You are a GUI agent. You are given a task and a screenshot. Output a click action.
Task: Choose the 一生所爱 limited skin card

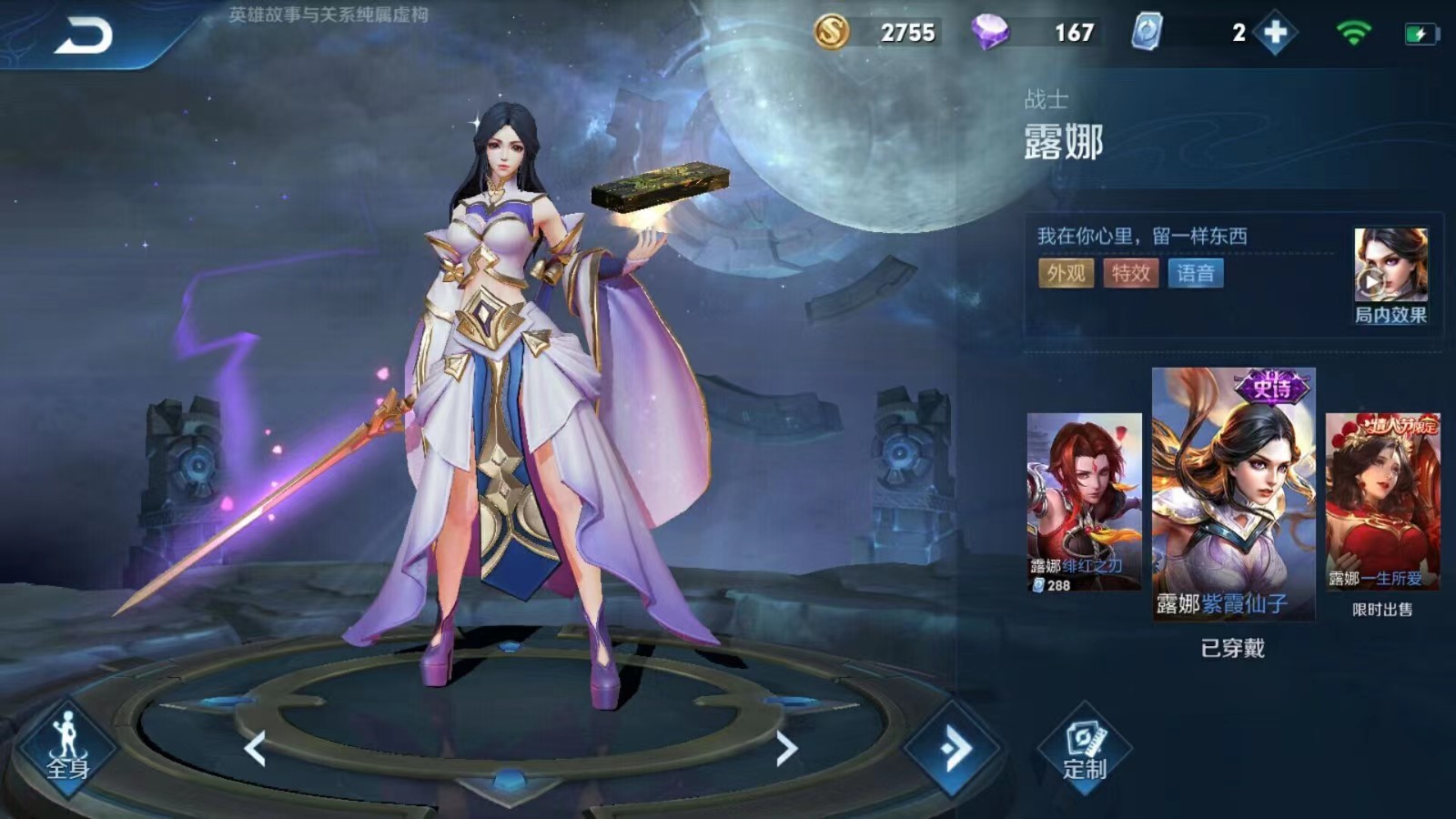coord(1382,501)
